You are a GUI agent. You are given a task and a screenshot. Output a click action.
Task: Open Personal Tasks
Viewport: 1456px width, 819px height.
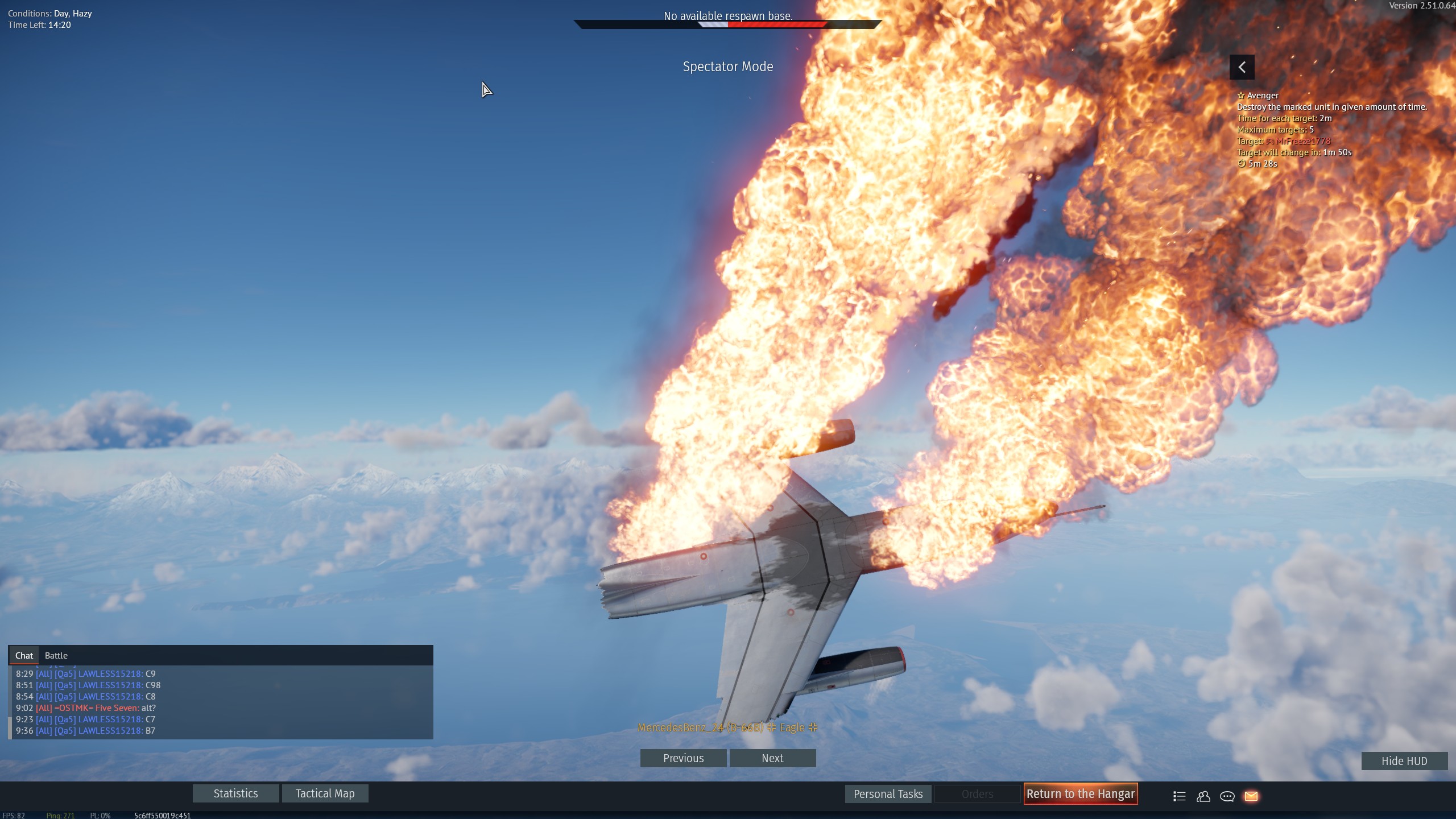(888, 794)
